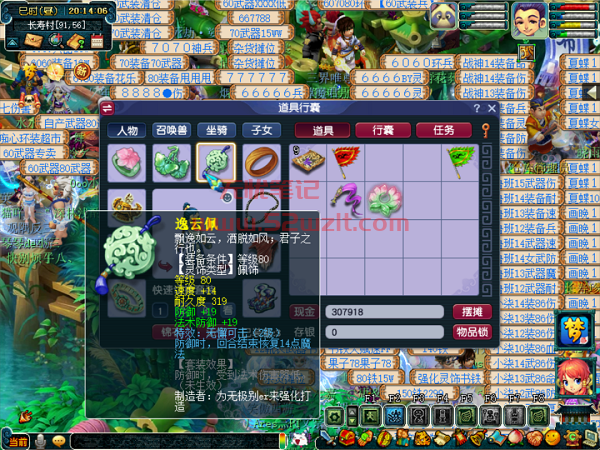The height and width of the screenshot is (450, 600).
Task: Switch to the 人物 character tab
Action: pyautogui.click(x=127, y=130)
